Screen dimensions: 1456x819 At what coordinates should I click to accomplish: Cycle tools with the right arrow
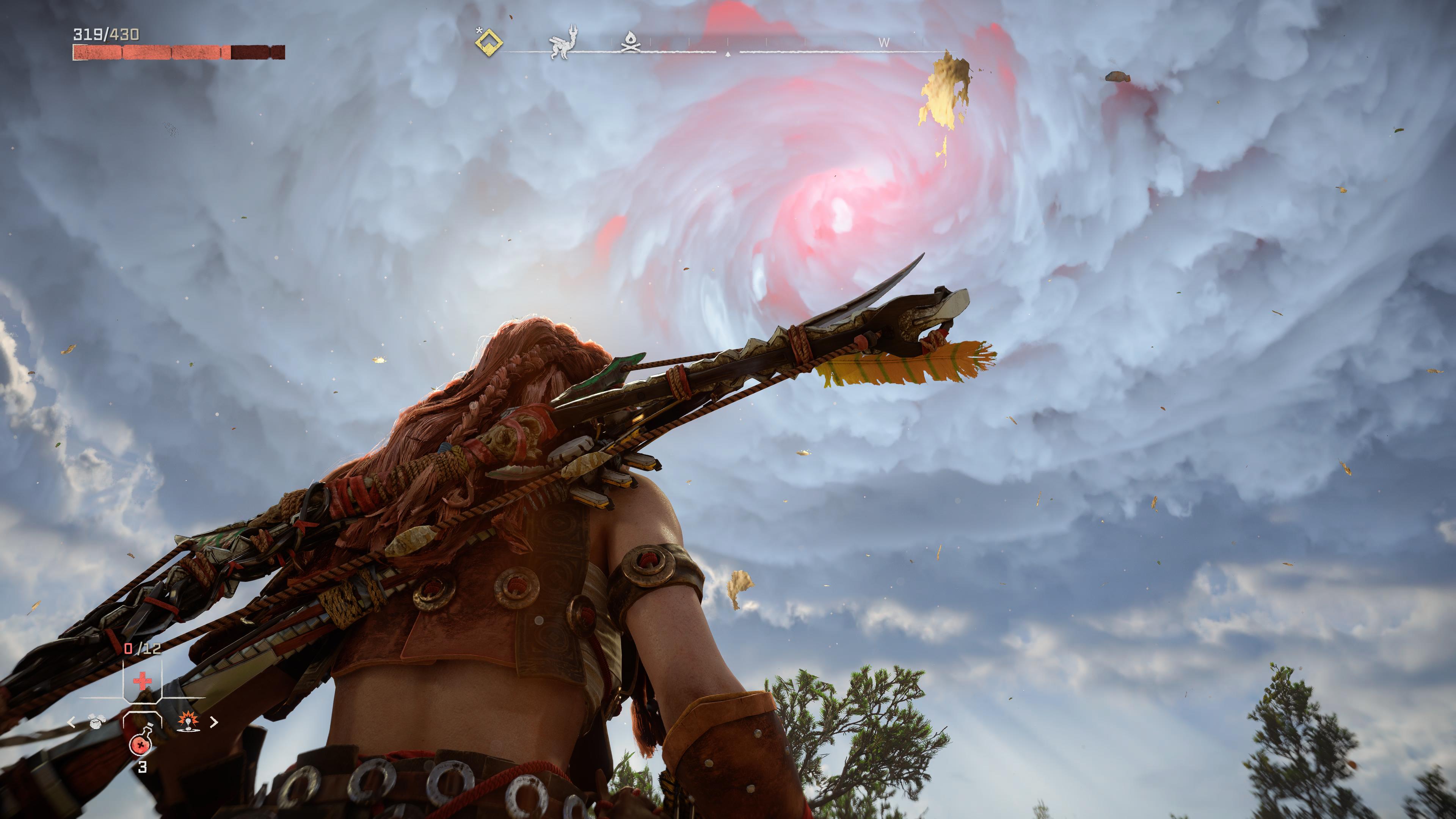[x=213, y=722]
